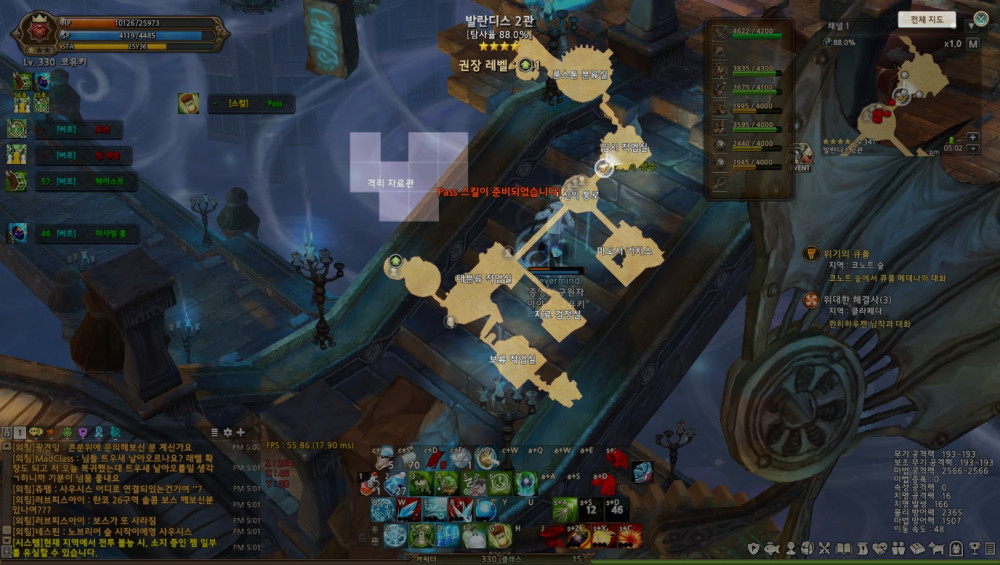This screenshot has height=565, width=1000.
Task: Open the EVENT icon
Action: coord(803,157)
